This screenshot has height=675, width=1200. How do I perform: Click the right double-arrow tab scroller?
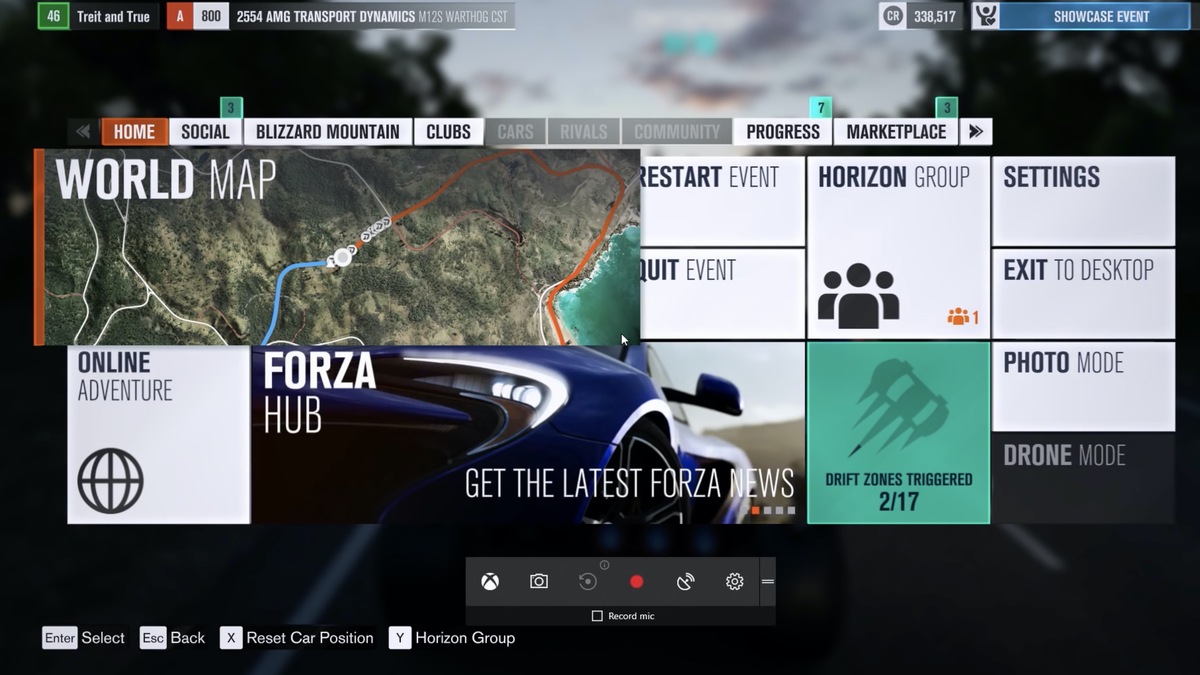point(976,132)
